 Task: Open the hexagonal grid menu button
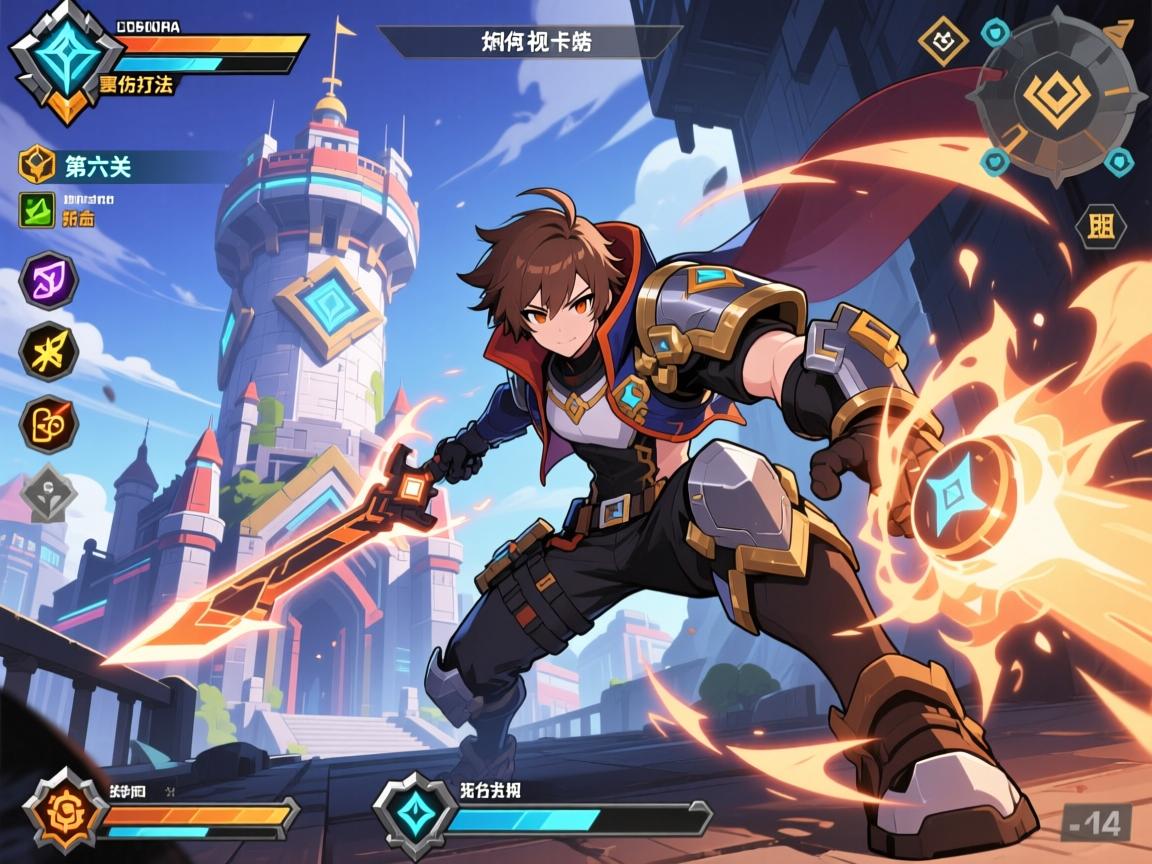(1099, 226)
